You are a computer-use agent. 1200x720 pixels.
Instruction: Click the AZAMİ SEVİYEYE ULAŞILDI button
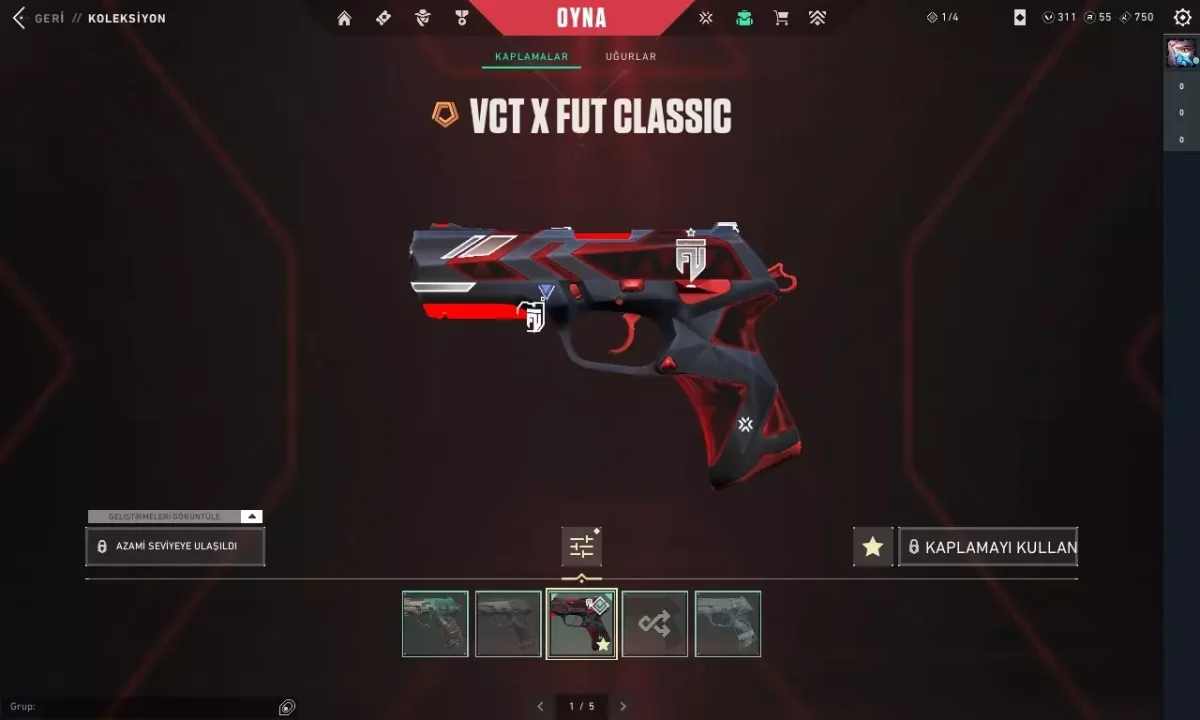tap(175, 547)
